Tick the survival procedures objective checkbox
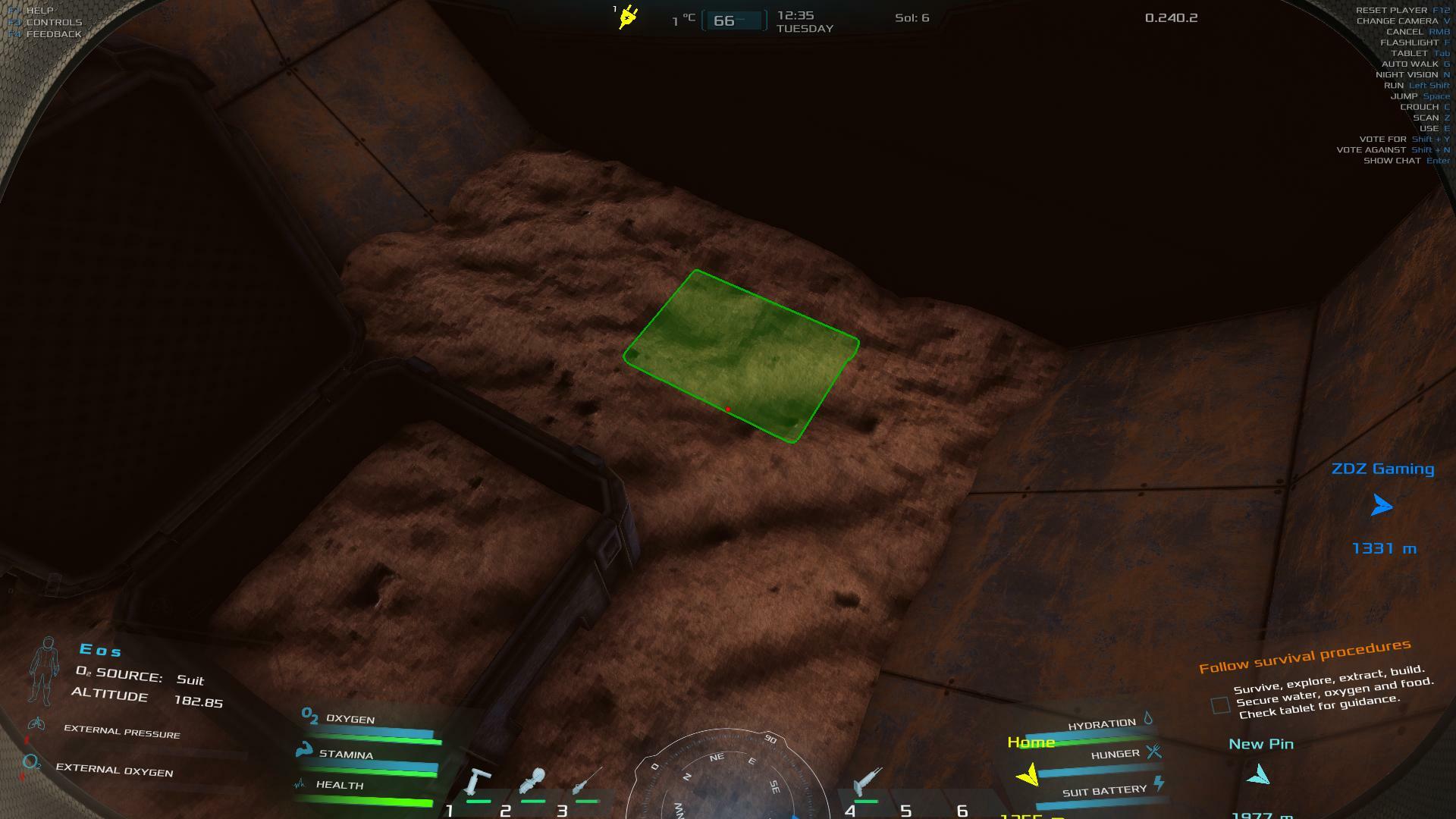Screen dimensions: 1456x819 (x=1220, y=705)
